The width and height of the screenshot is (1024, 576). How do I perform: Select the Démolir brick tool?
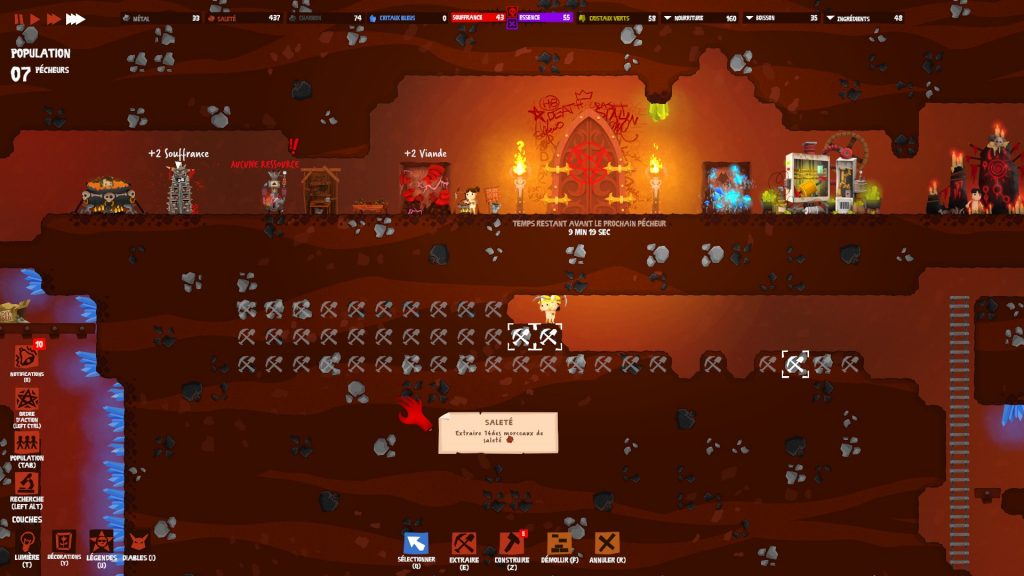coord(560,543)
